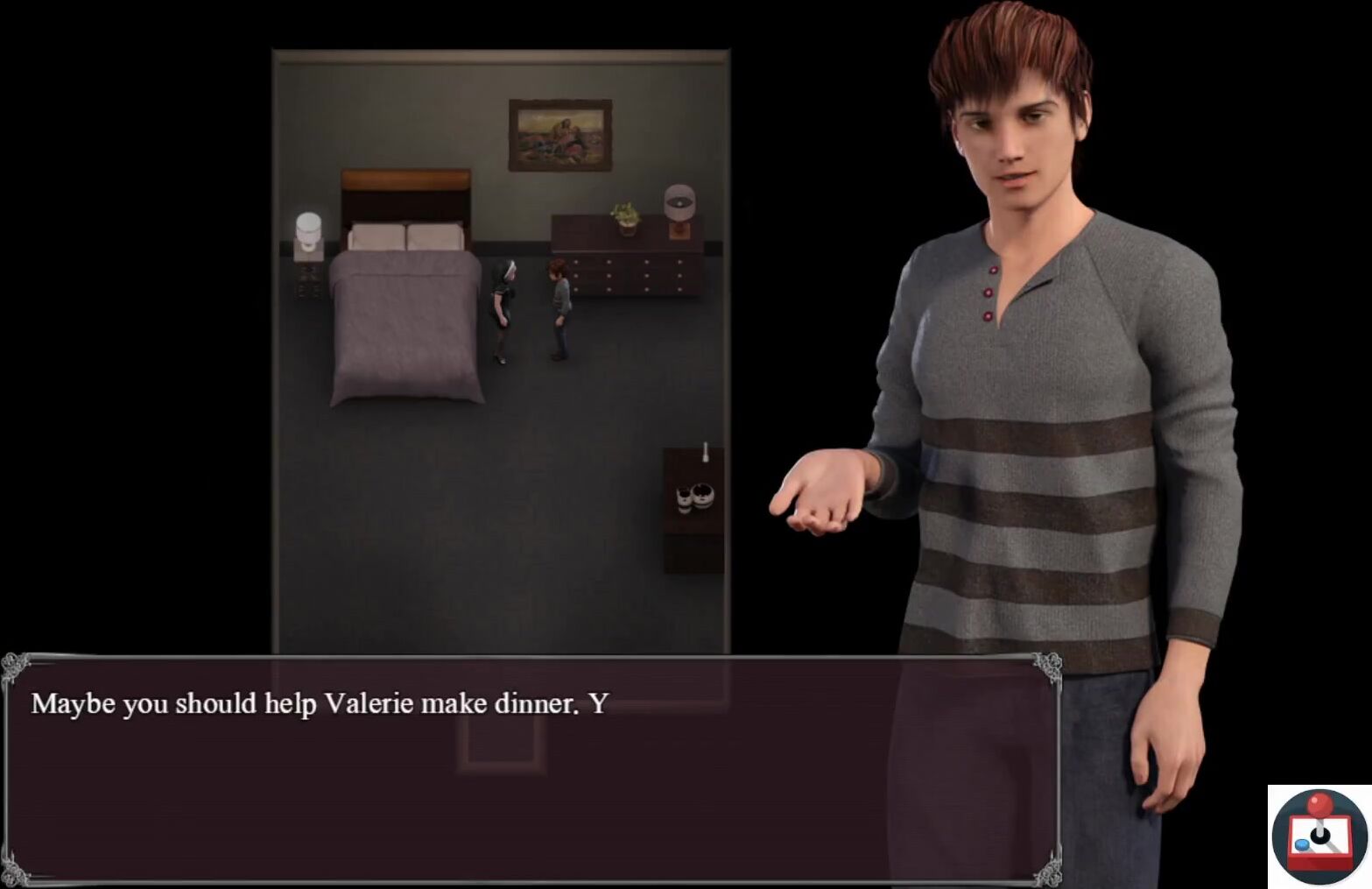Click the joystick channel logo icon
This screenshot has height=889, width=1372.
(x=1319, y=836)
